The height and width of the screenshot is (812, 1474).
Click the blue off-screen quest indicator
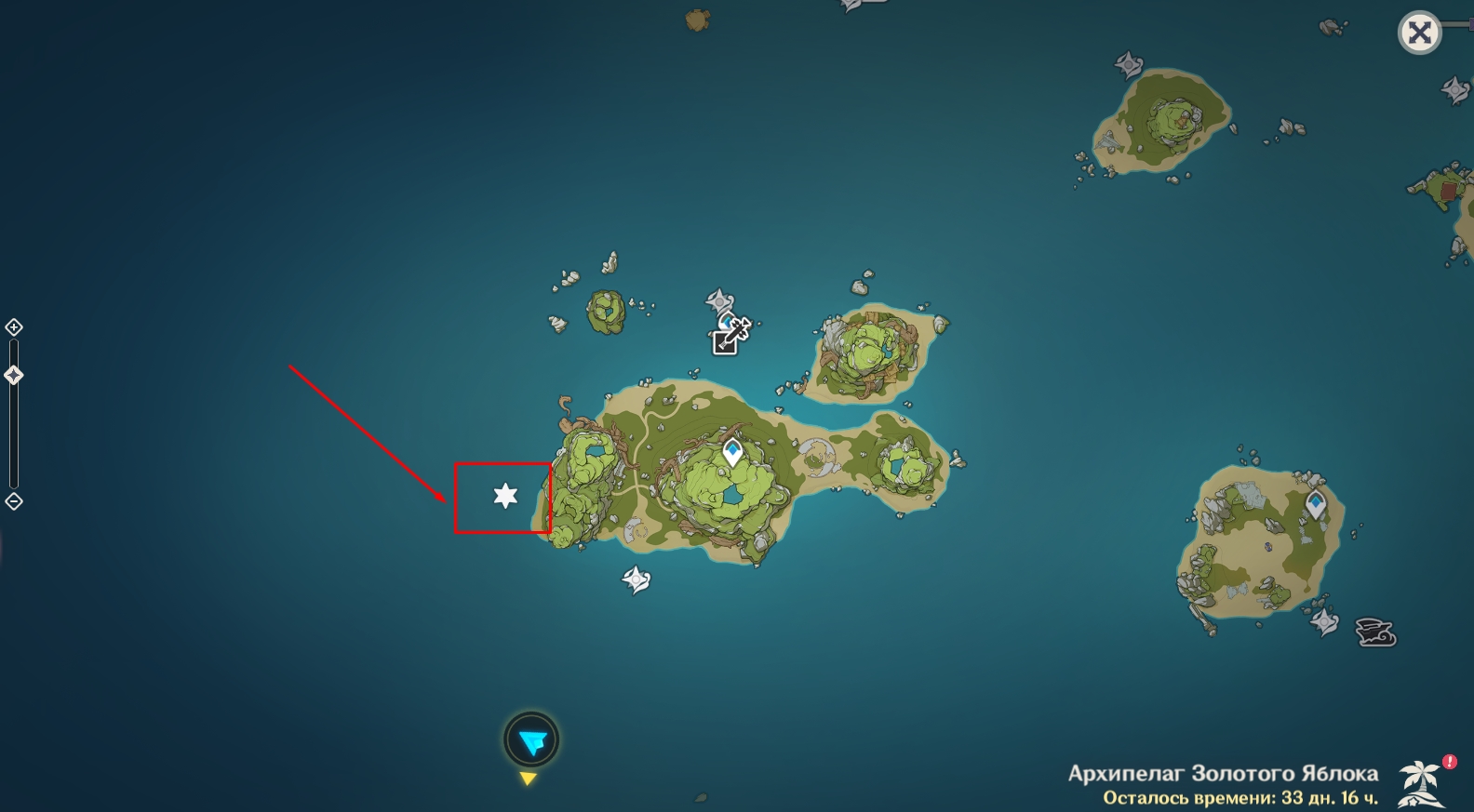(x=531, y=741)
